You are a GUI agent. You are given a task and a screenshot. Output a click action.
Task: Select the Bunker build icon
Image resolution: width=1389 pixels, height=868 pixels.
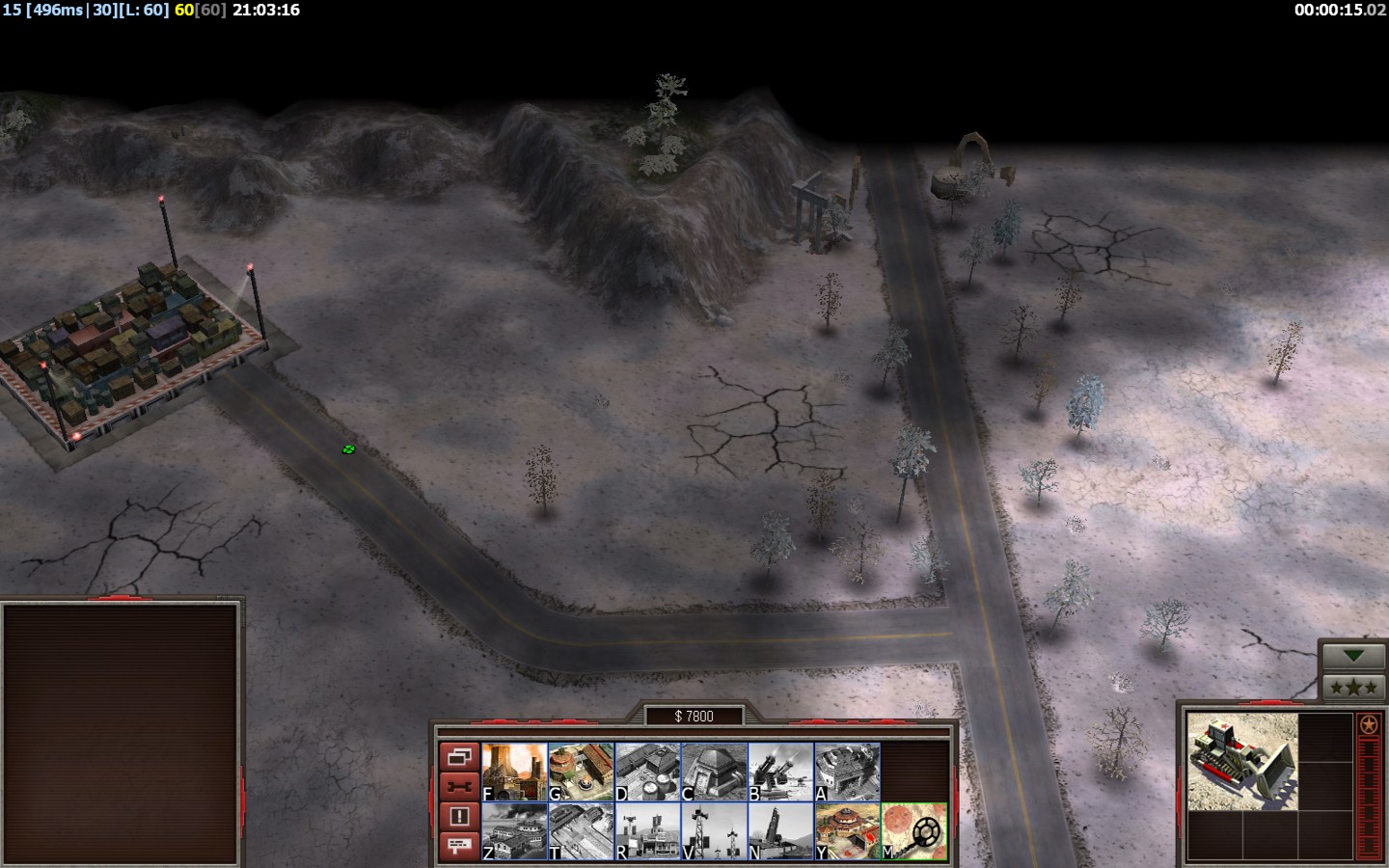point(714,772)
